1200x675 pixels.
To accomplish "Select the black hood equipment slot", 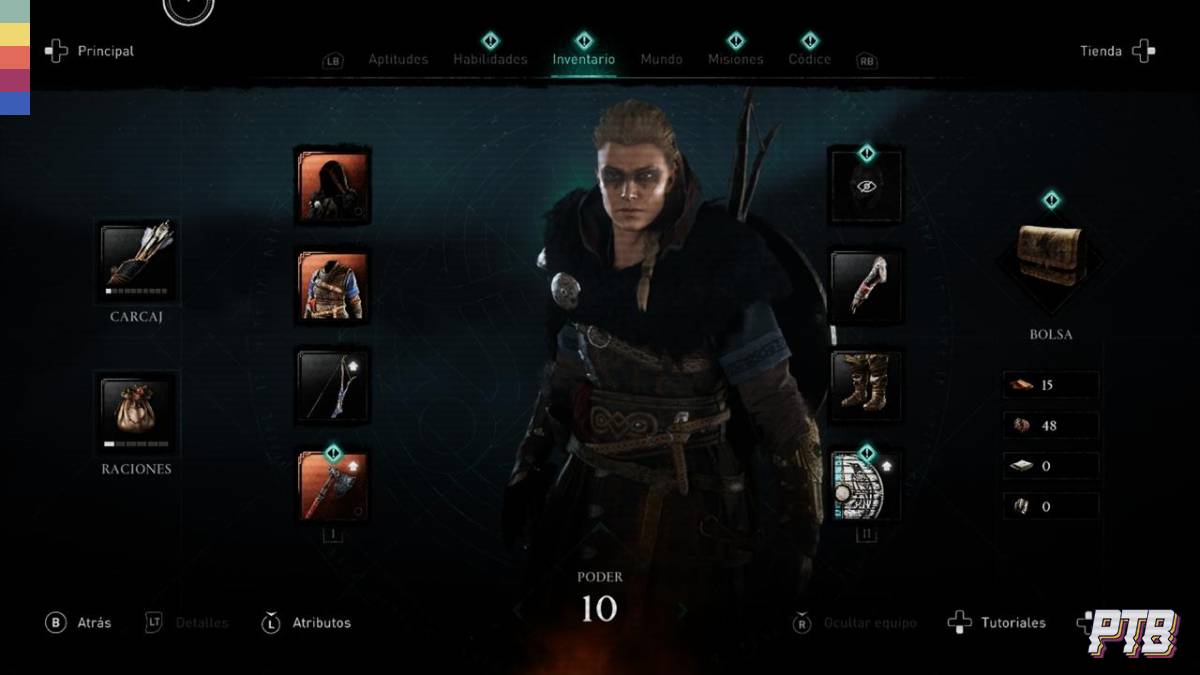I will click(333, 186).
